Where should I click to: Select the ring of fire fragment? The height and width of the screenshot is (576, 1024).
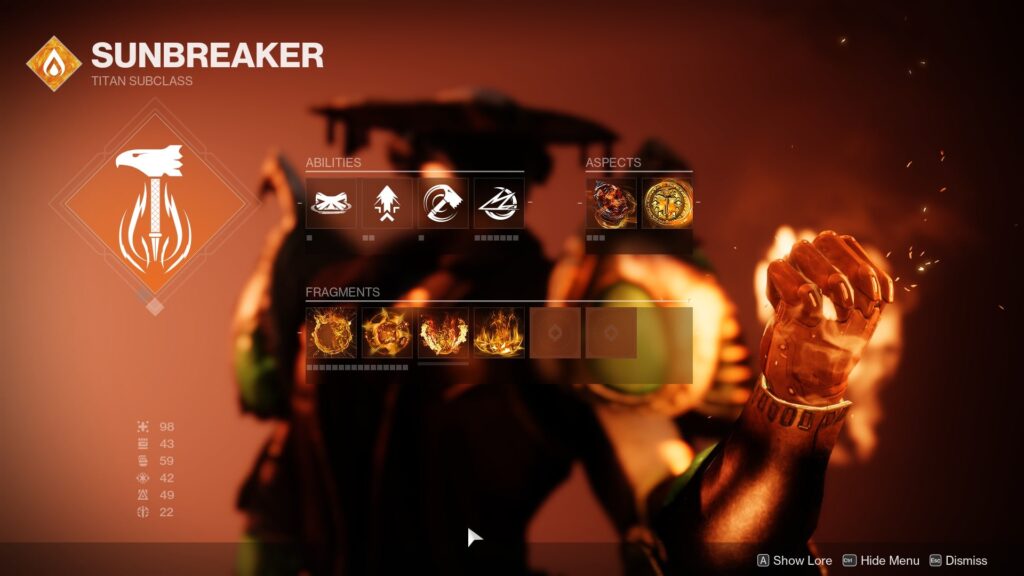(331, 333)
